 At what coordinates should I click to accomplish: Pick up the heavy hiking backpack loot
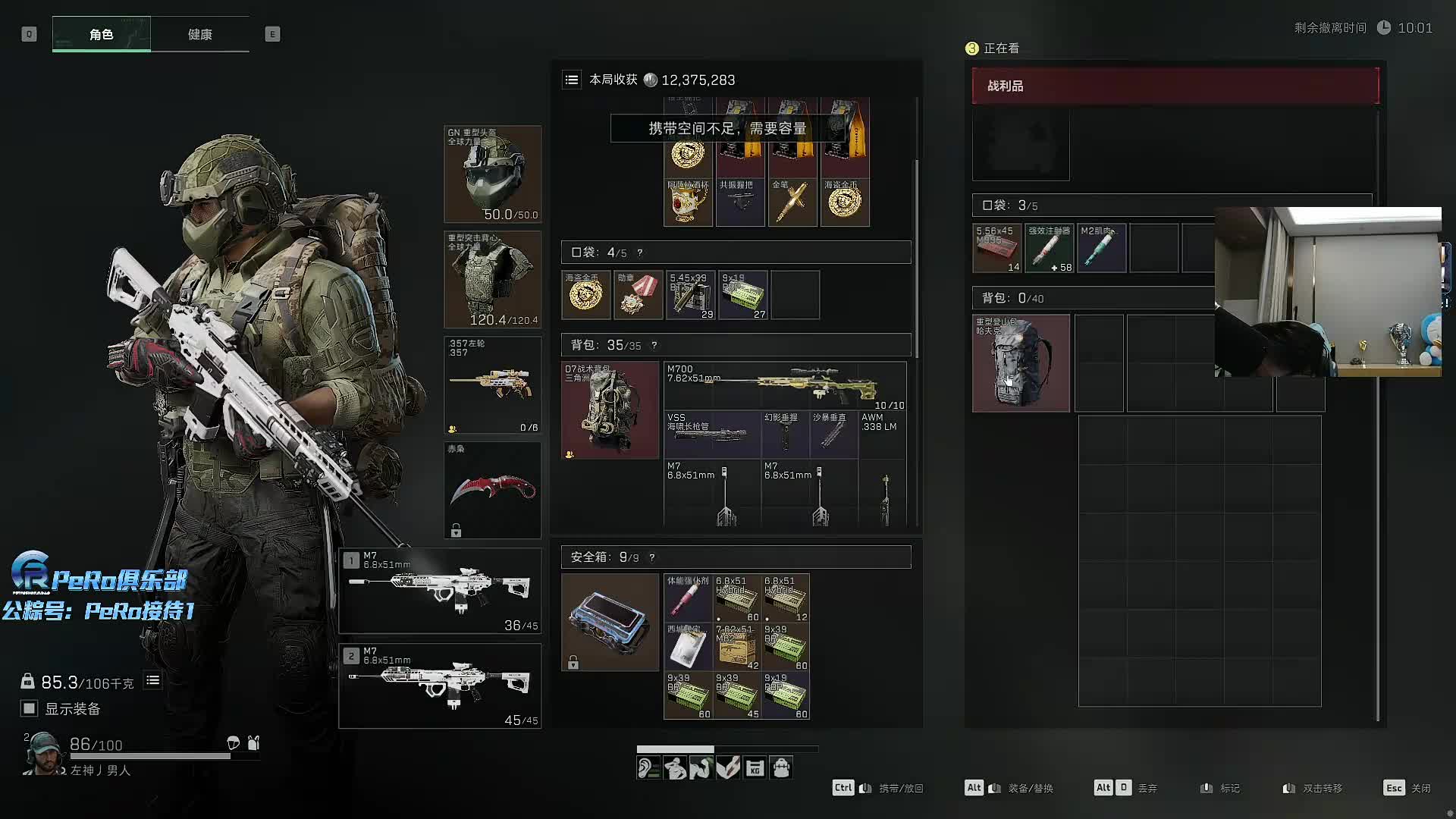click(x=1021, y=363)
